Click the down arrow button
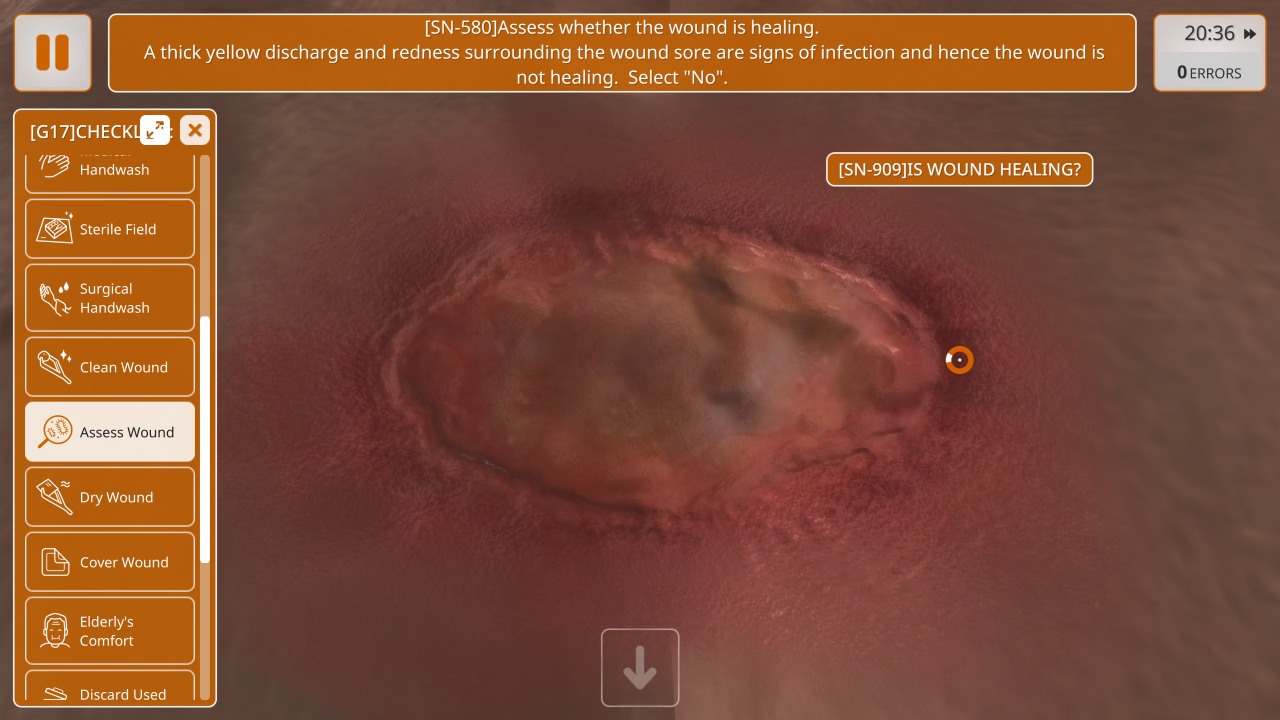The height and width of the screenshot is (720, 1280). point(640,668)
